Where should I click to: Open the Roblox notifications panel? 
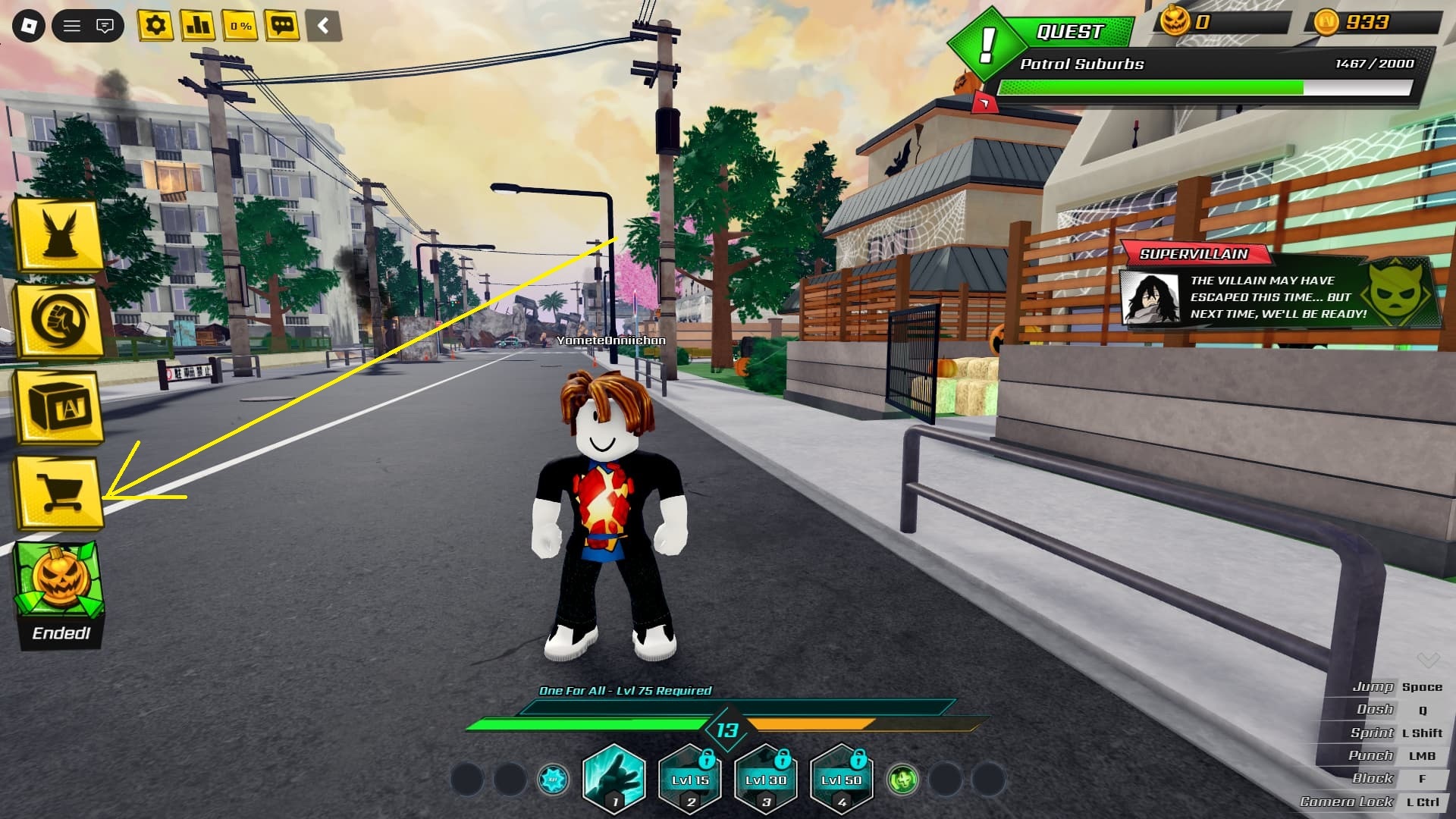coord(105,25)
